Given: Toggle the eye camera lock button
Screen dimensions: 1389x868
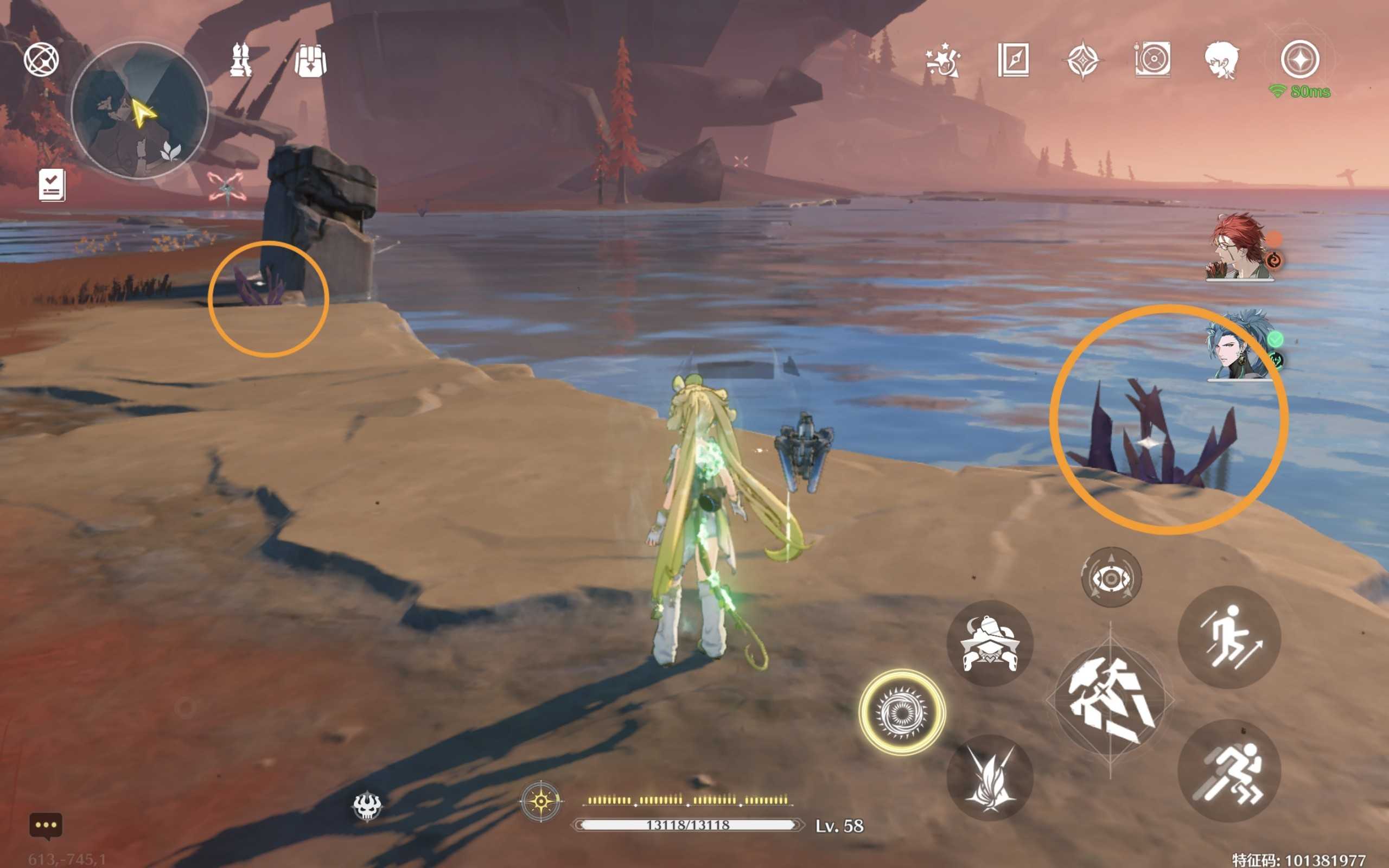Looking at the screenshot, I should click(x=1111, y=578).
